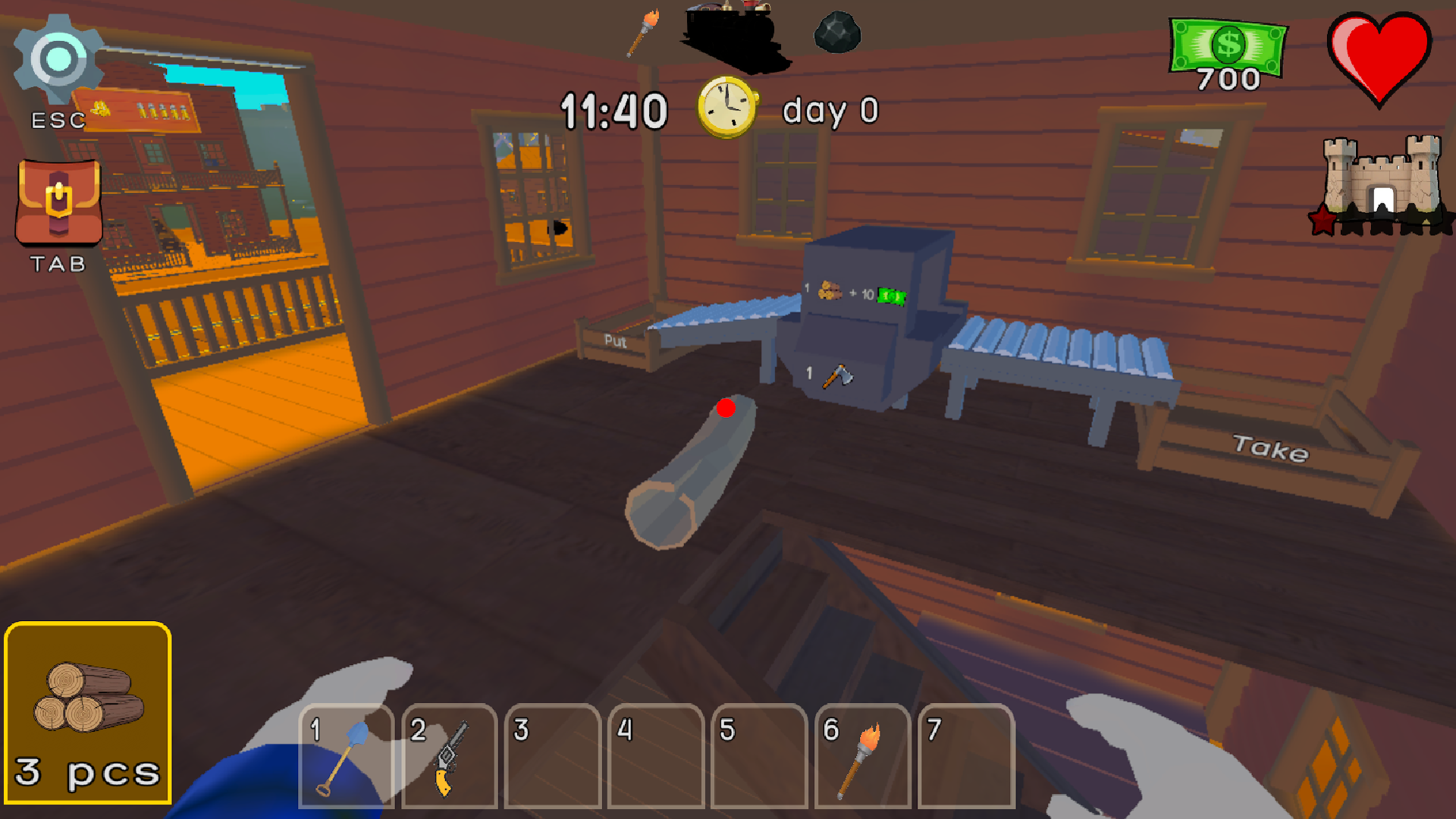This screenshot has width=1456, height=819.
Task: Click the clock icon showing 11:40
Action: coord(726,108)
